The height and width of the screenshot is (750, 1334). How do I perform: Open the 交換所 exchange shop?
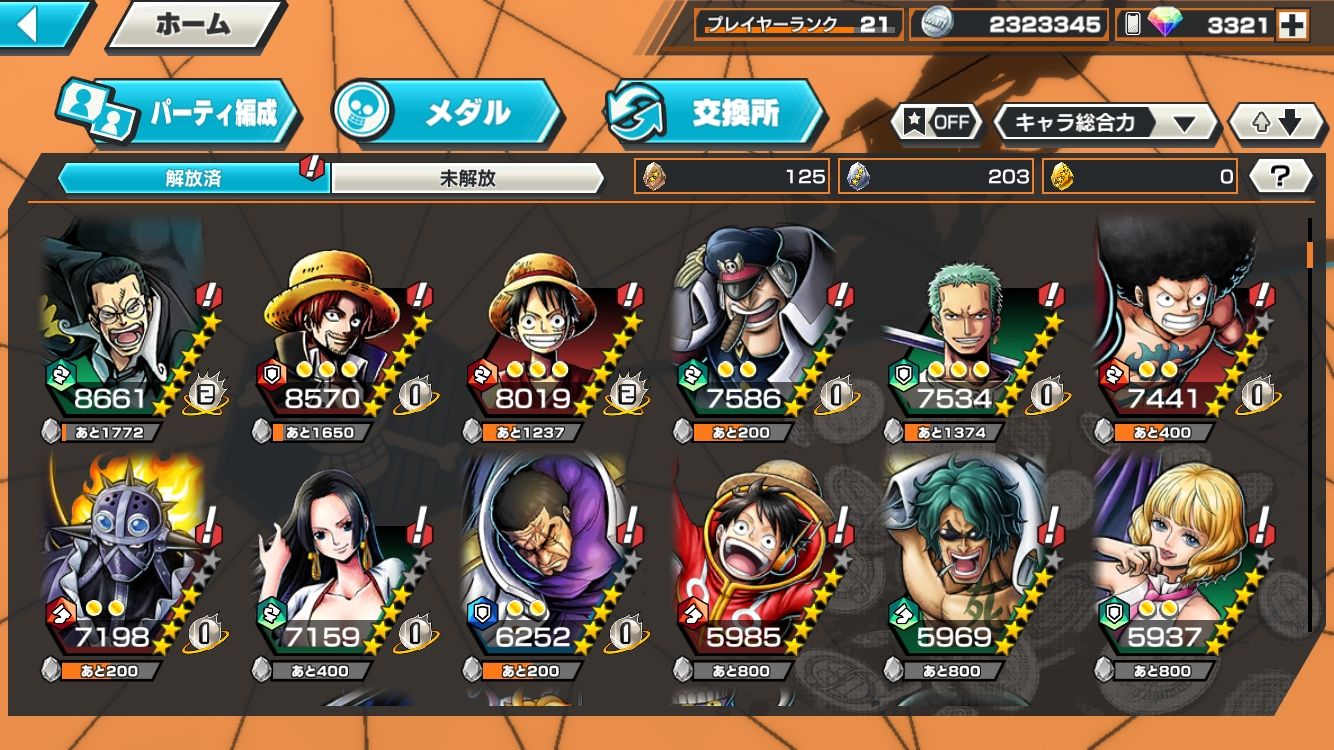point(715,112)
